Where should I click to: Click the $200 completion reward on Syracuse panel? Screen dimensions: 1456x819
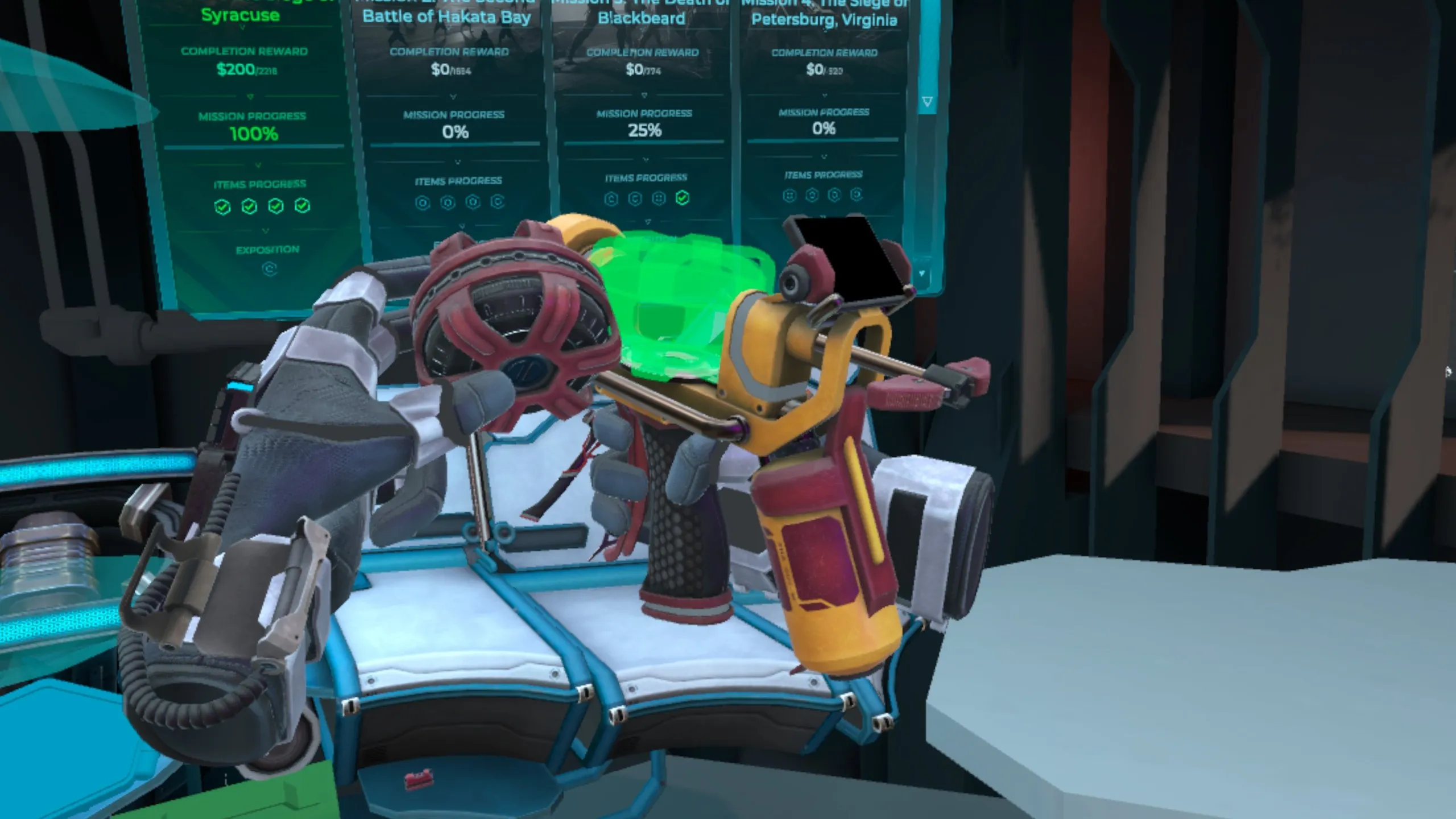point(245,70)
